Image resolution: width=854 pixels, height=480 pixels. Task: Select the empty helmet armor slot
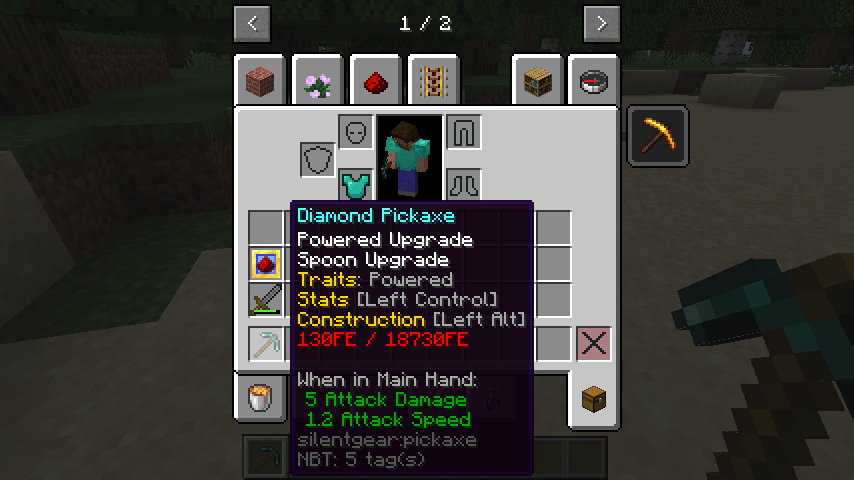(x=355, y=132)
